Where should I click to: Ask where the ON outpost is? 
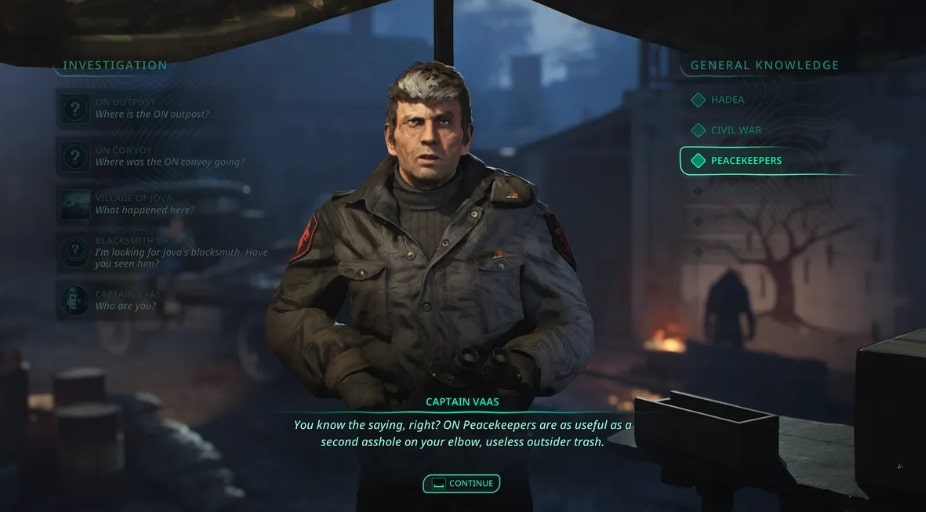pyautogui.click(x=150, y=109)
